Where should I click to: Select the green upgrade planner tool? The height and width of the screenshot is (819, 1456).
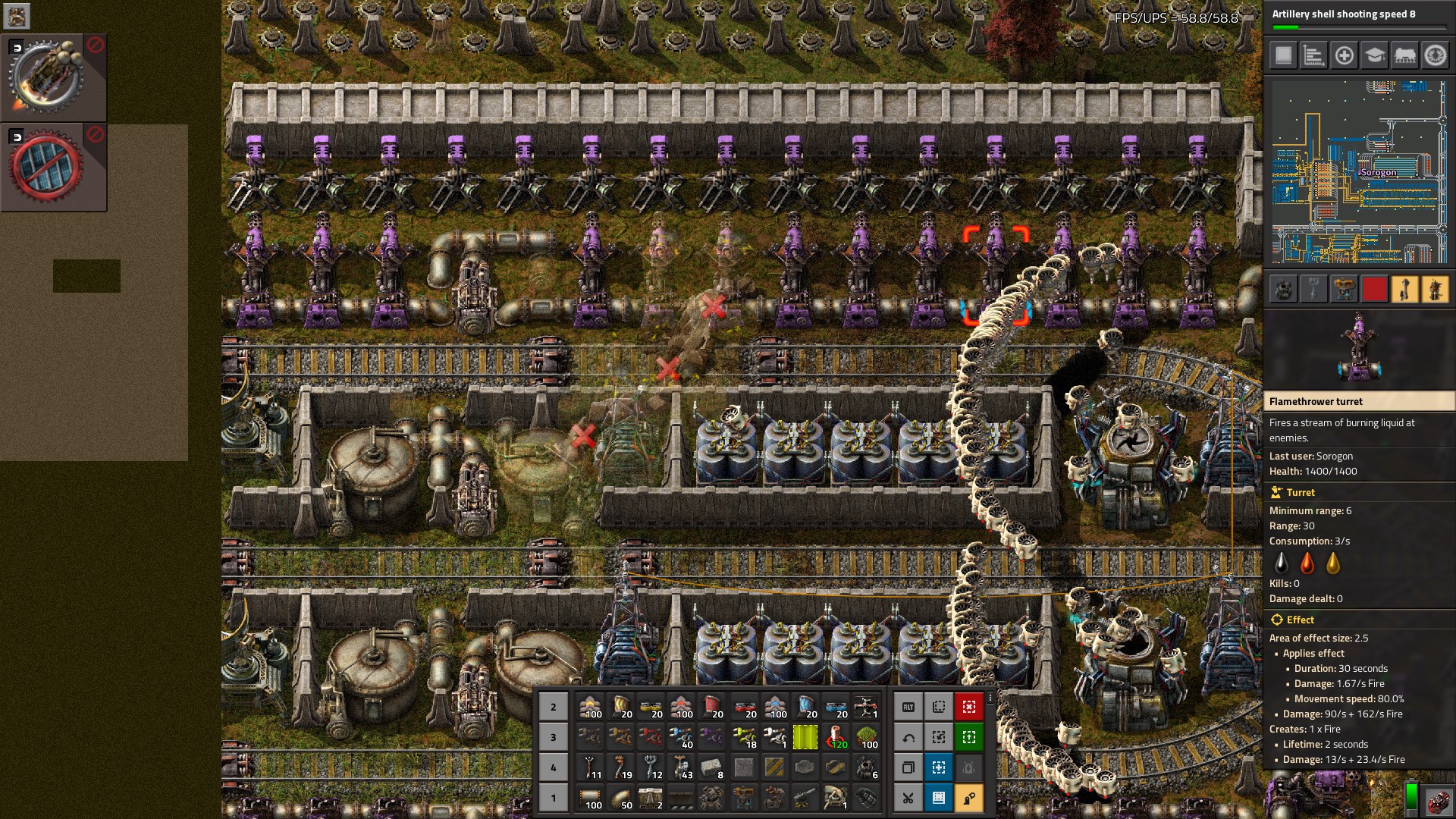pyautogui.click(x=968, y=737)
